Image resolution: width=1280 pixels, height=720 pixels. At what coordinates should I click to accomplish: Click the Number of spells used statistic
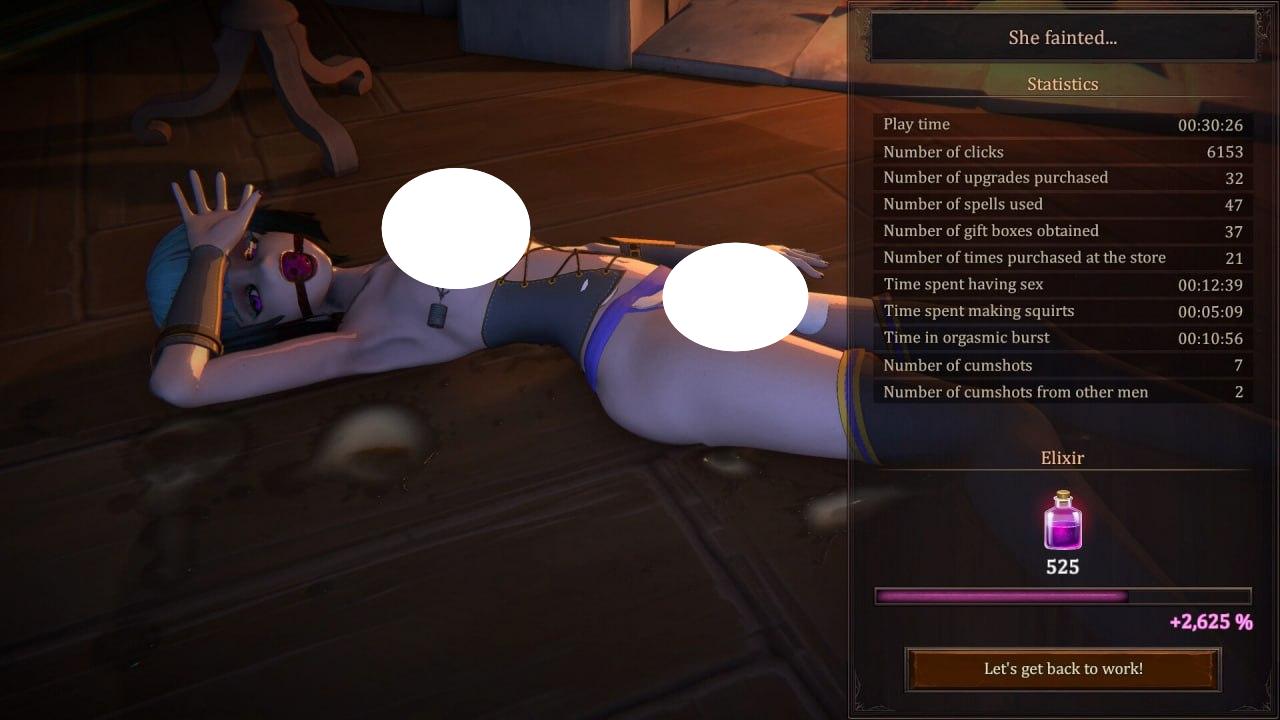tap(1062, 204)
